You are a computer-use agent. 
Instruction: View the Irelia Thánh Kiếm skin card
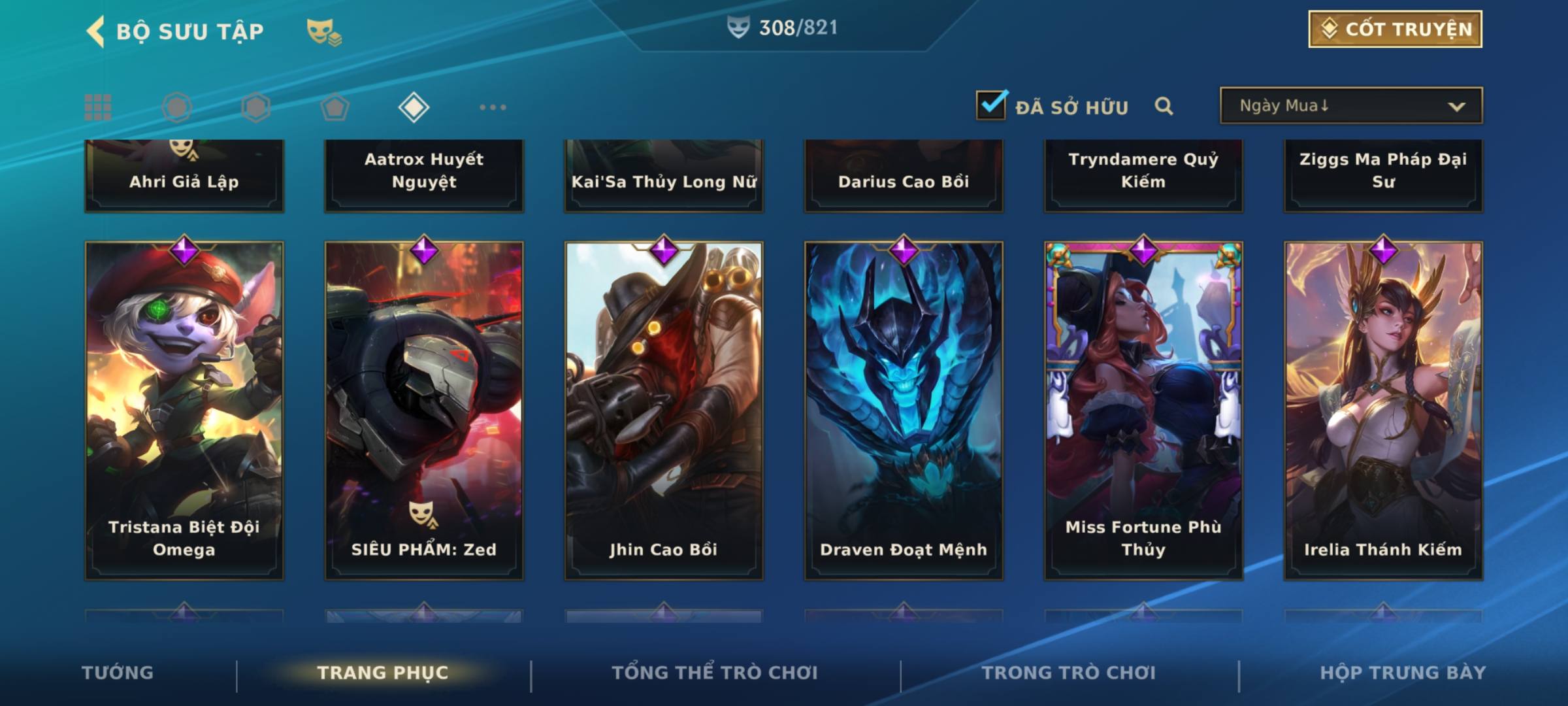1383,410
